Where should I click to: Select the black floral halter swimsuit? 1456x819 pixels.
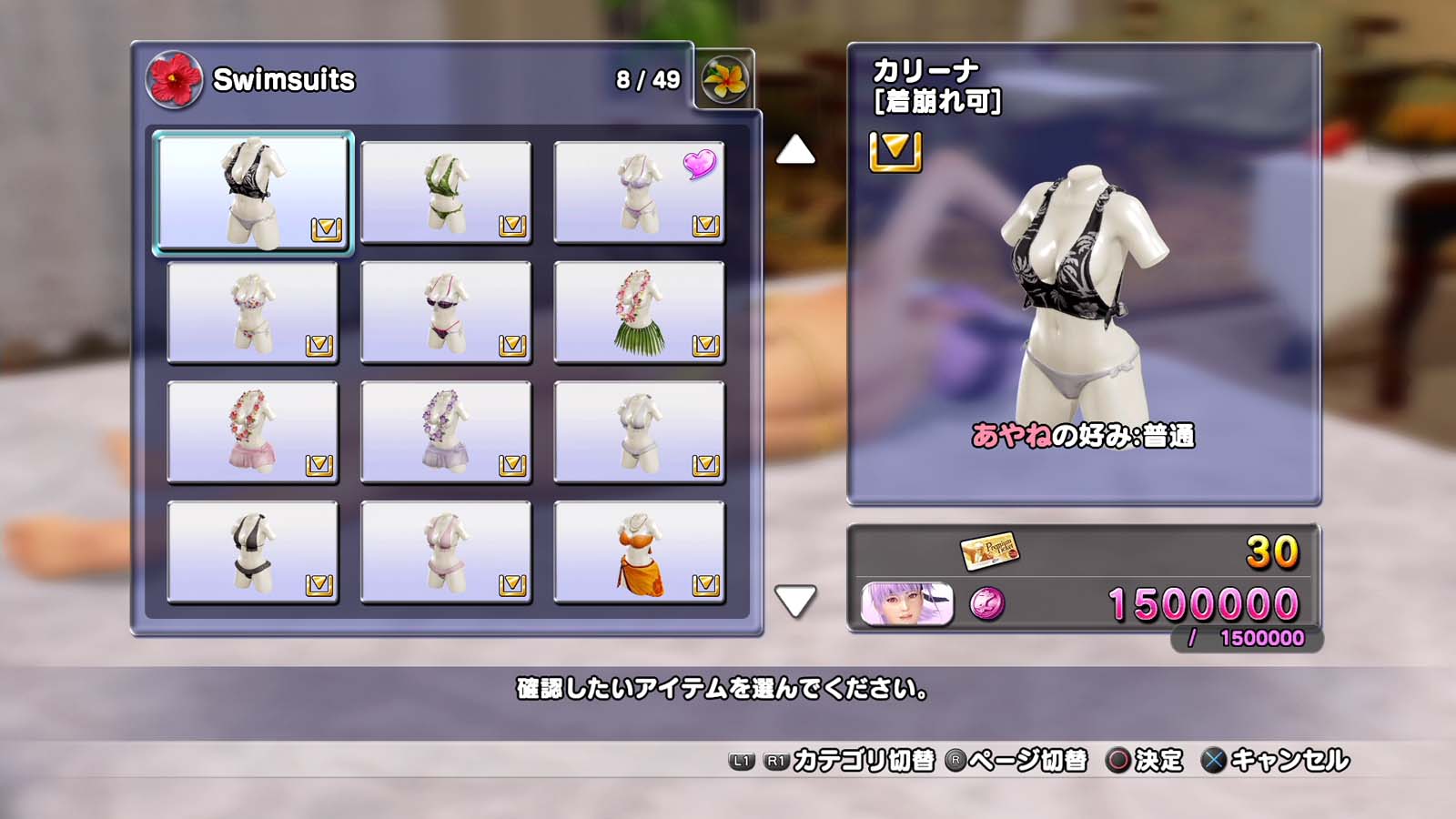[x=253, y=192]
